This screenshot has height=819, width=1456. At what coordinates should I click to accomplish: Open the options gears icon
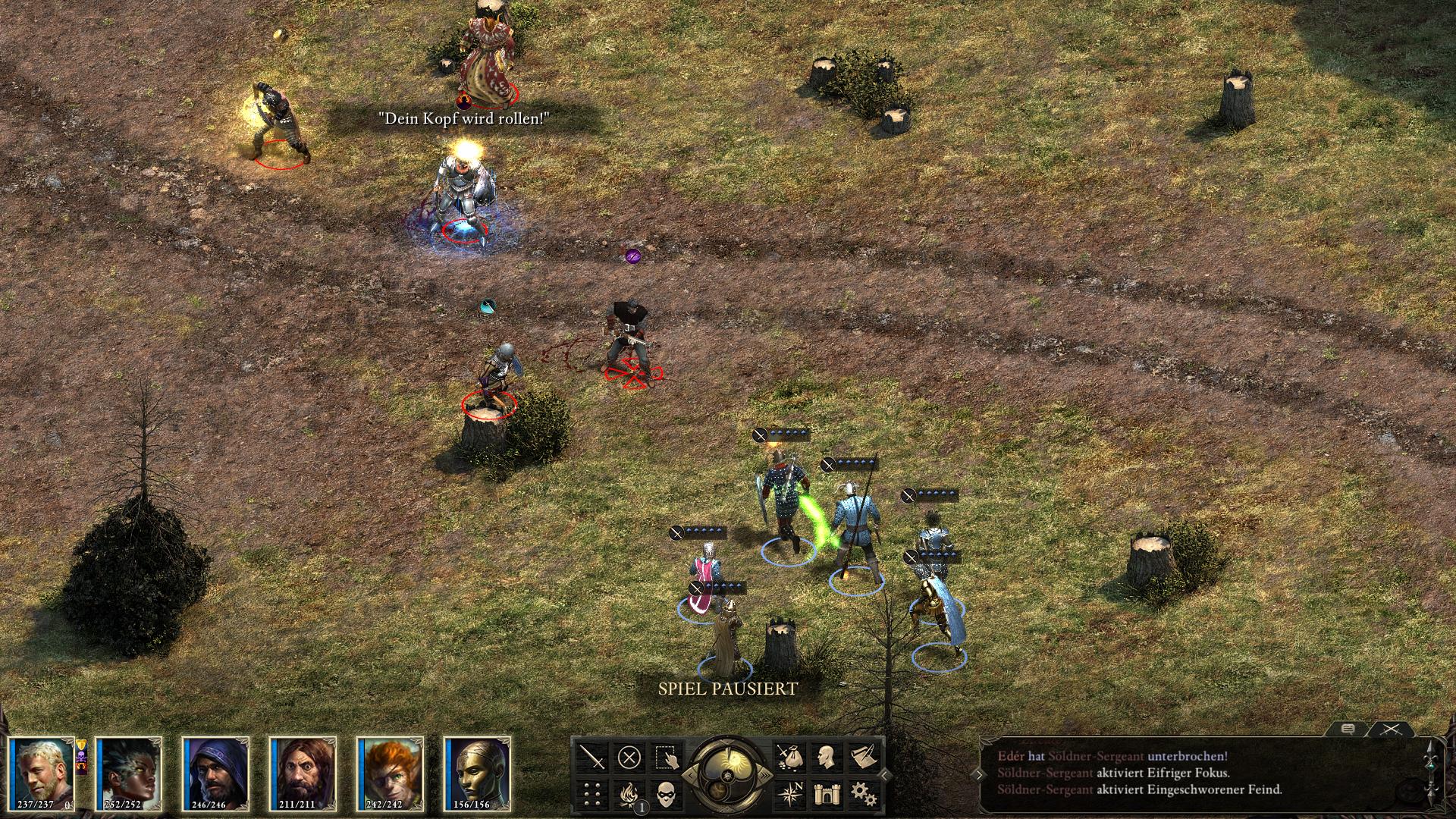point(863,794)
